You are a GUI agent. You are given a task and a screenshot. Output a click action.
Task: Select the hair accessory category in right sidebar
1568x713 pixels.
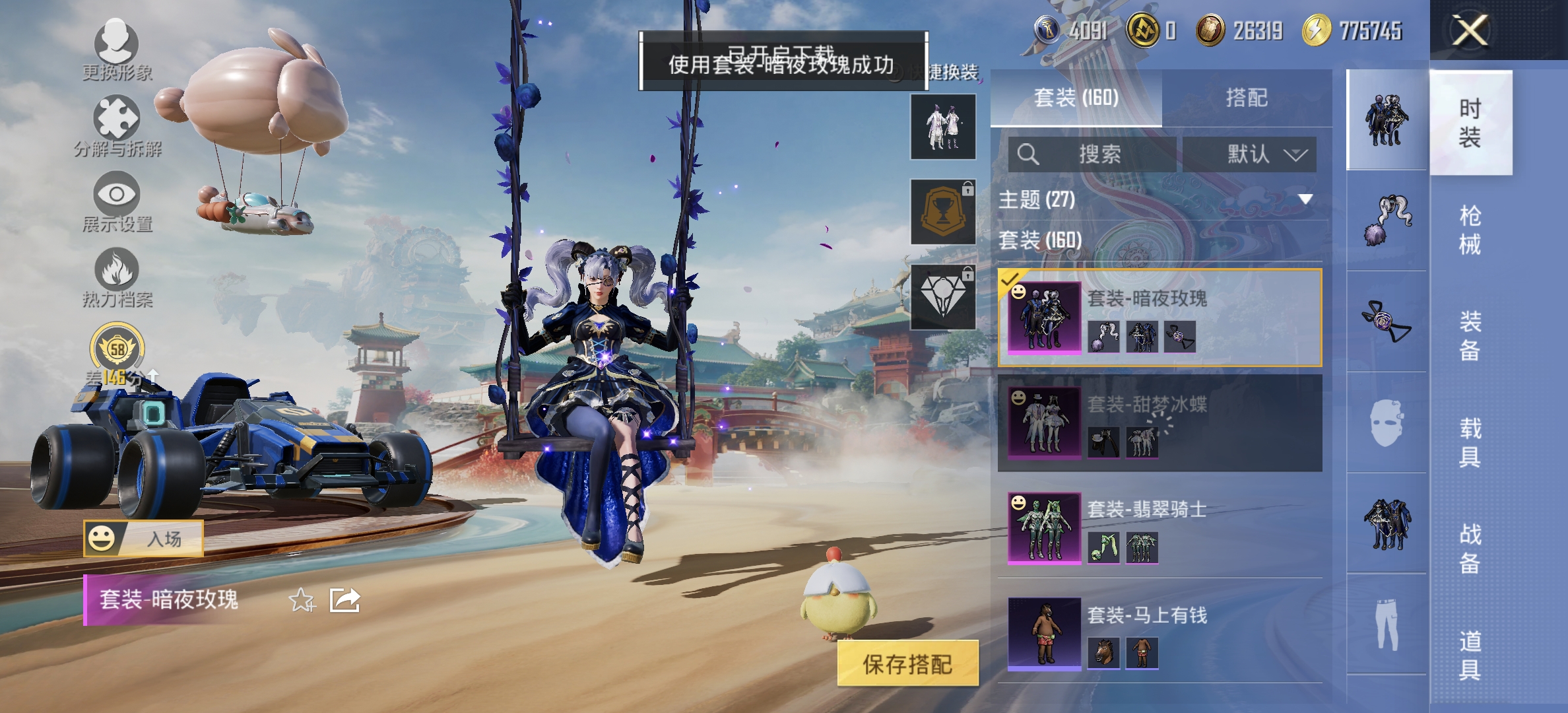pyautogui.click(x=1389, y=218)
